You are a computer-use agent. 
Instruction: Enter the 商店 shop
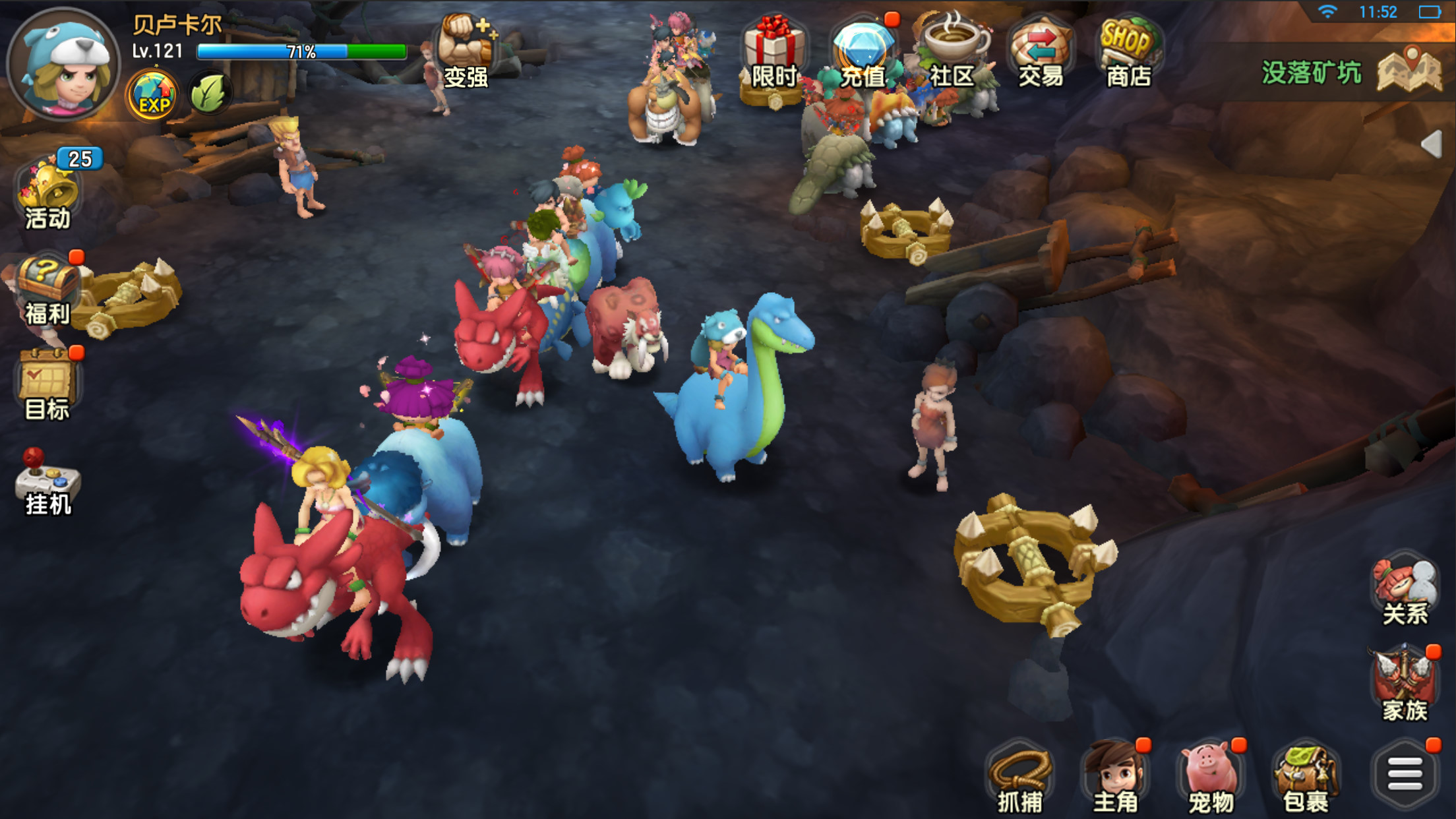[1128, 53]
